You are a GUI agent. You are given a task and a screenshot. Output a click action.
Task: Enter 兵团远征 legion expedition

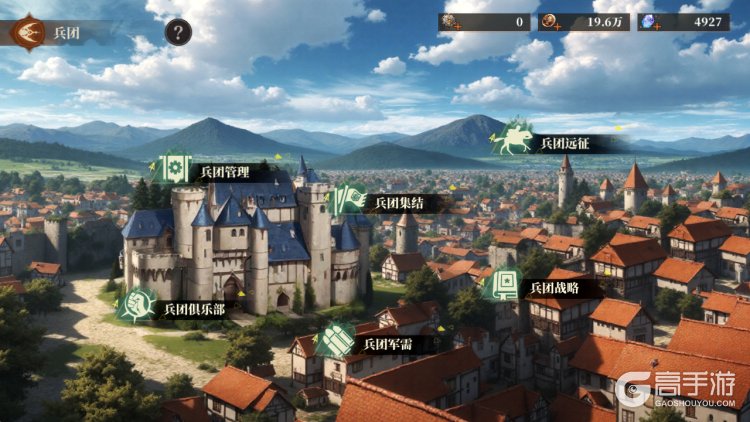pos(514,141)
